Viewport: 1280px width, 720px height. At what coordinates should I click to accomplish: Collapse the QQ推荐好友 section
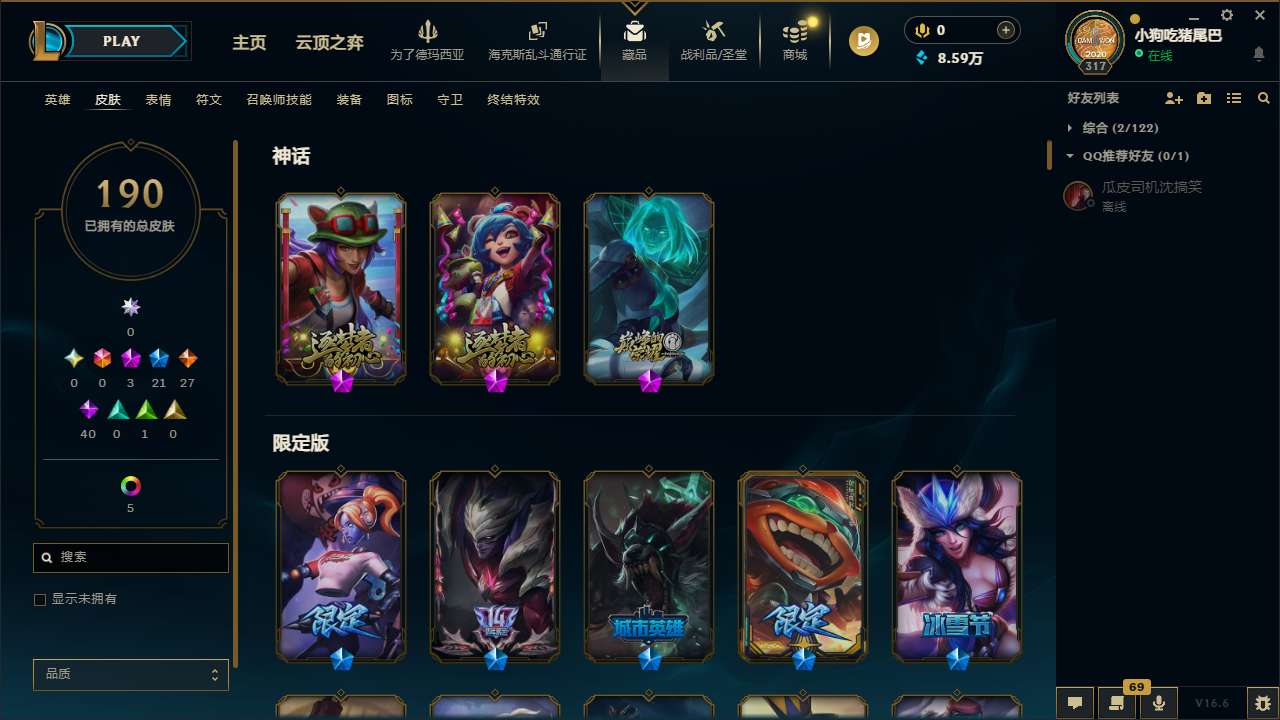click(1069, 156)
